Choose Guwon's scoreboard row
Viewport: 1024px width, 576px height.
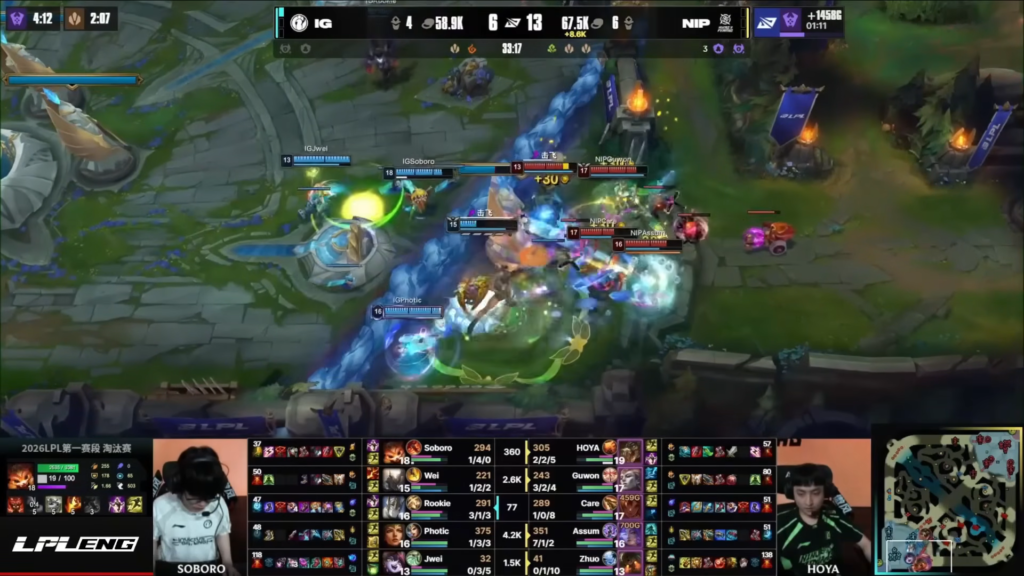585,480
